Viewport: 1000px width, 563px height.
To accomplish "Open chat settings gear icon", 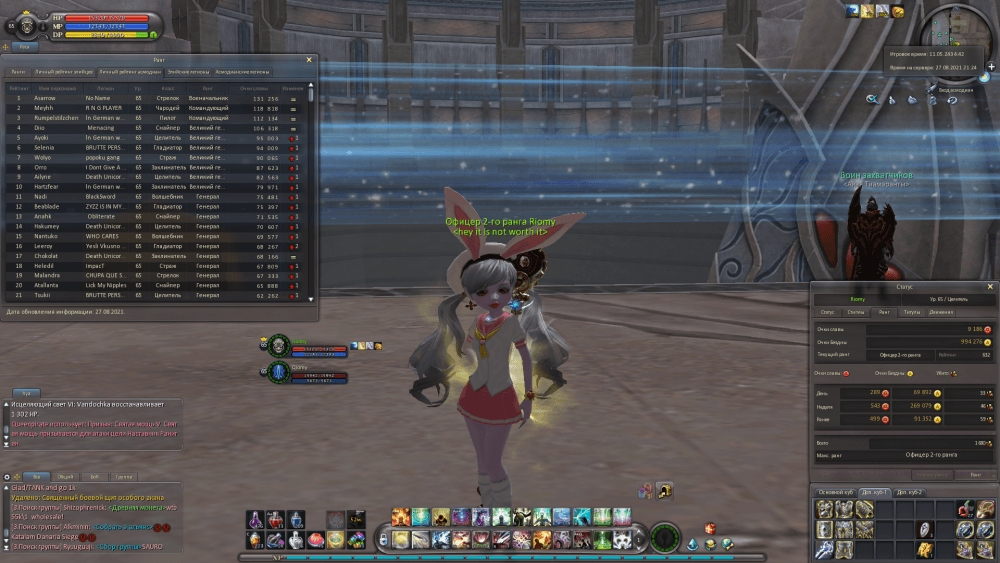I will 7,477.
